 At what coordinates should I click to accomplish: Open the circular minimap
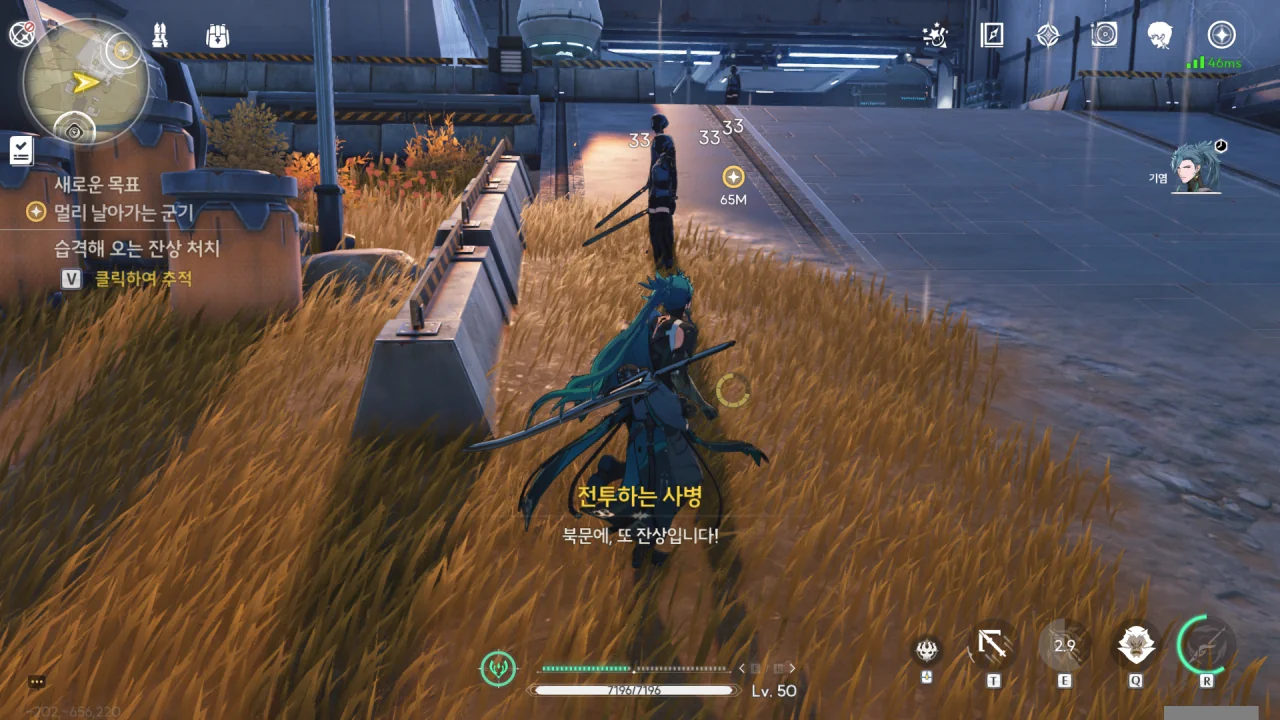(x=87, y=82)
